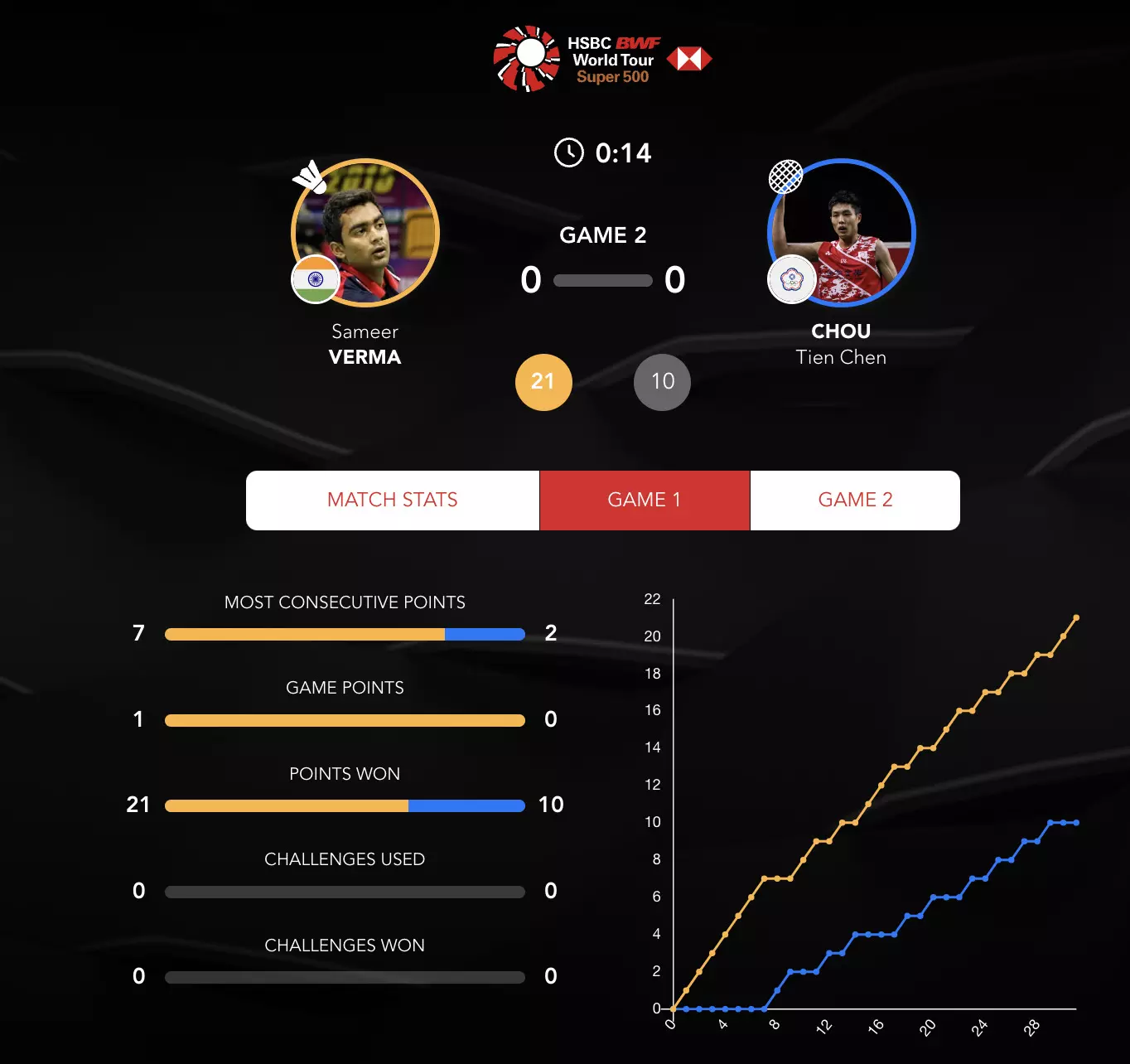Switch to the Match Stats tab
This screenshot has height=1064, width=1130.
click(393, 500)
